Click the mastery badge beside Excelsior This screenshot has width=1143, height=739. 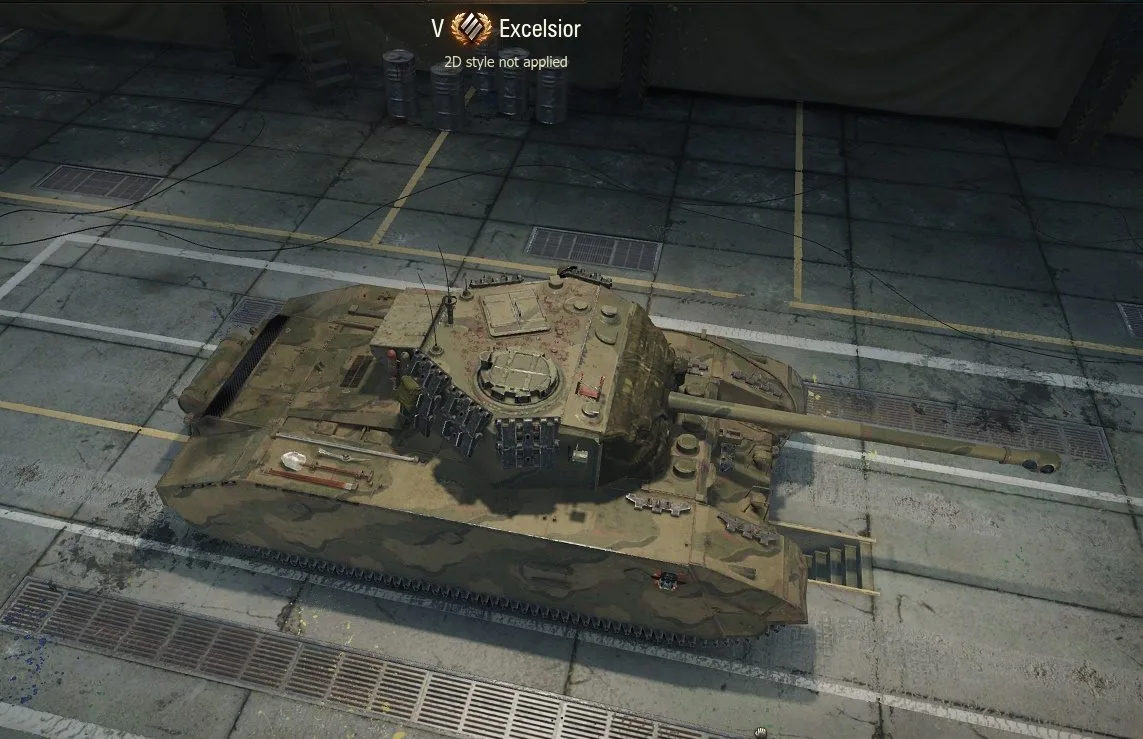pos(471,29)
